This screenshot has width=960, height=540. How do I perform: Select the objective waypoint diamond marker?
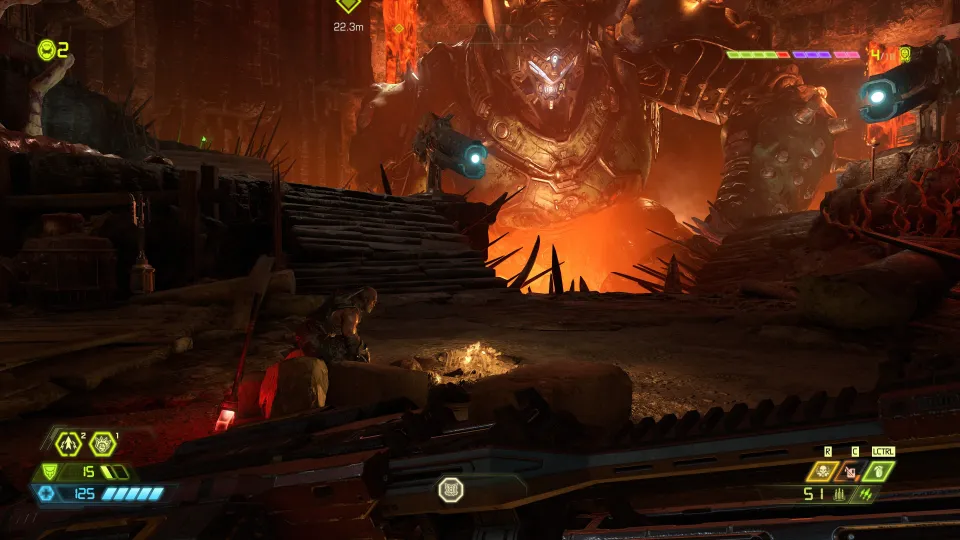coord(348,5)
